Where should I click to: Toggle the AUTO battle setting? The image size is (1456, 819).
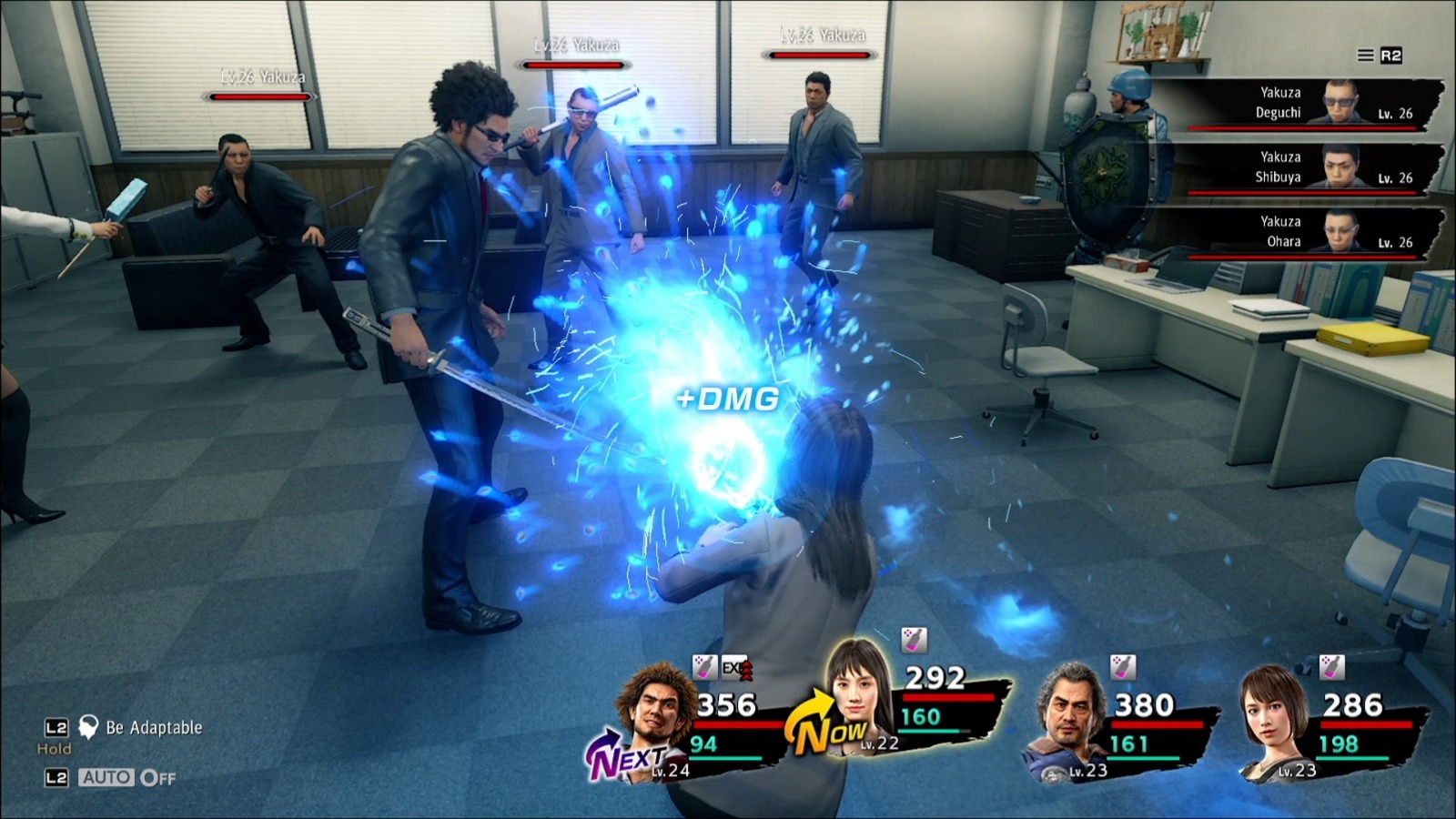tap(126, 778)
